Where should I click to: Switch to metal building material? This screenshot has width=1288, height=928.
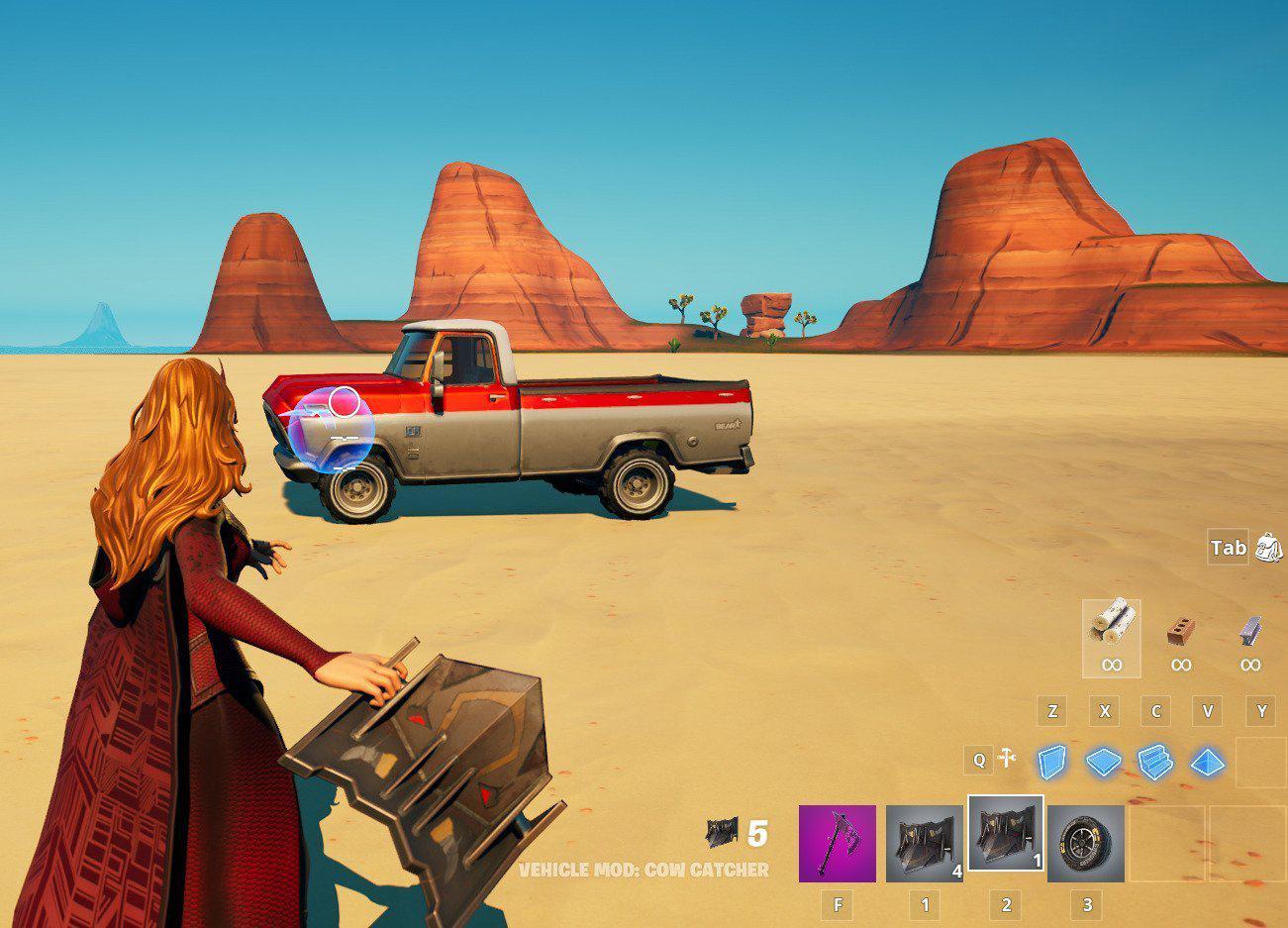tap(1250, 636)
